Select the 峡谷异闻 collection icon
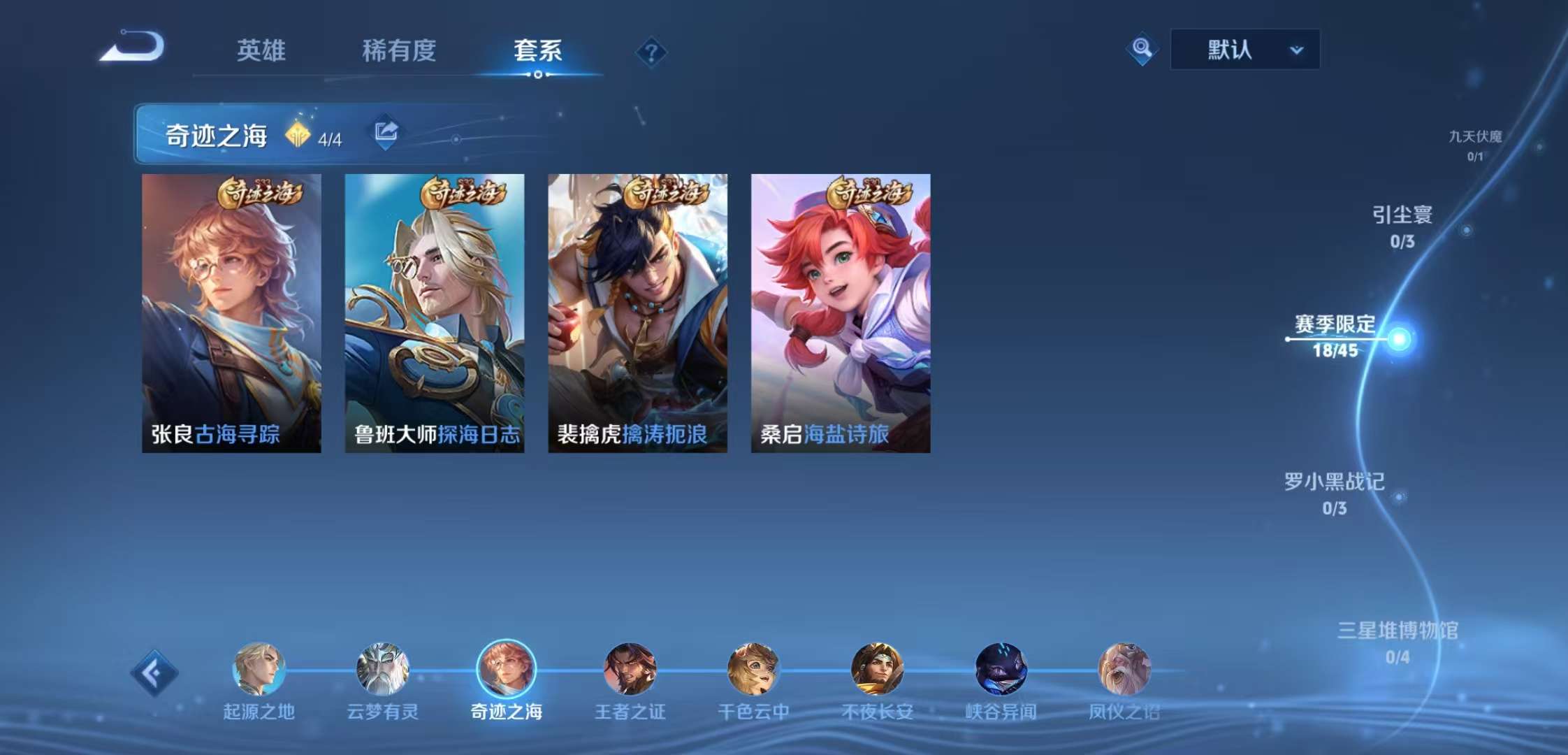Screen dimensions: 1568x755 click(x=1002, y=671)
